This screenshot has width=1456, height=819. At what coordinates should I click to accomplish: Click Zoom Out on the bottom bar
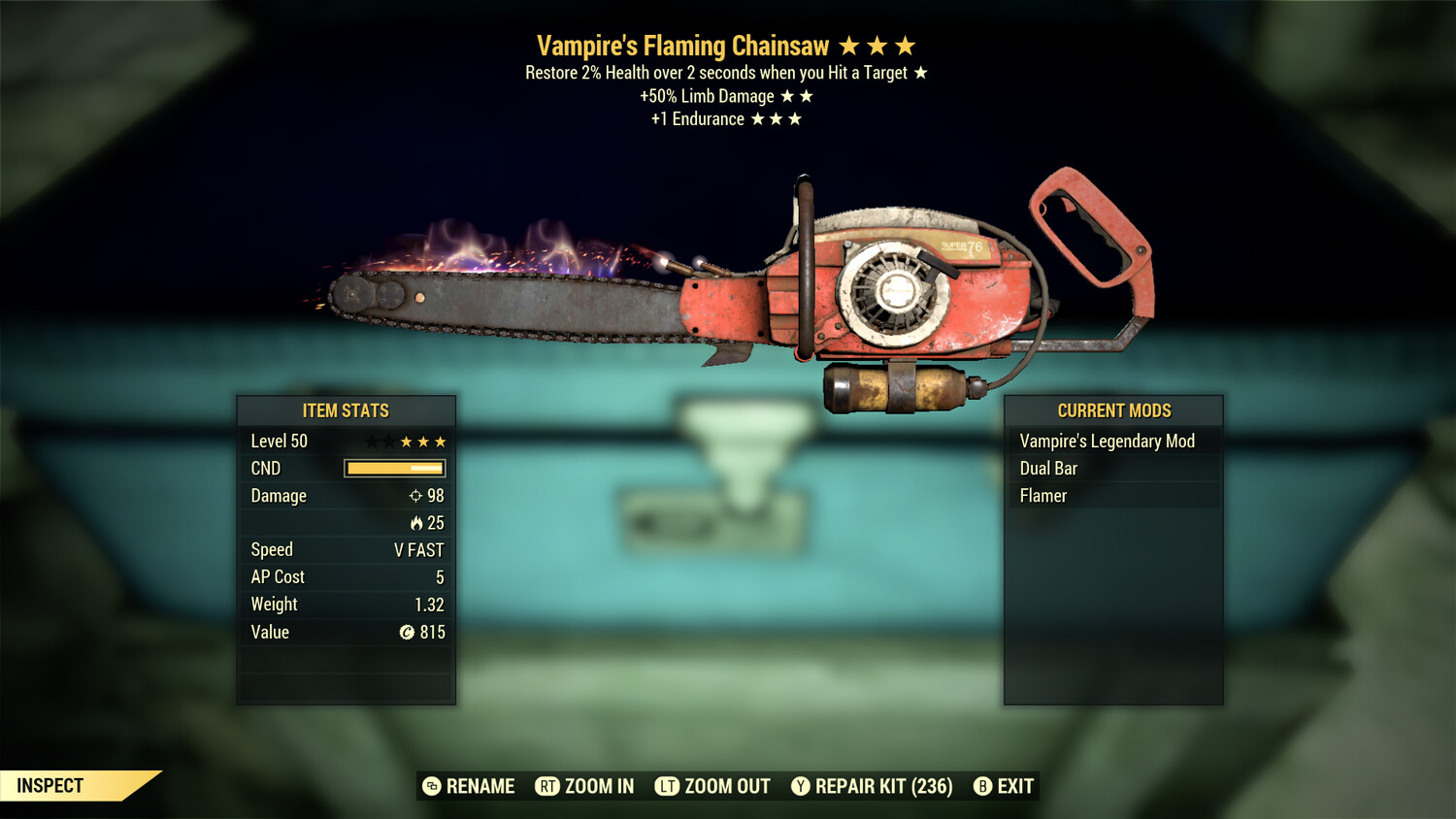click(712, 786)
